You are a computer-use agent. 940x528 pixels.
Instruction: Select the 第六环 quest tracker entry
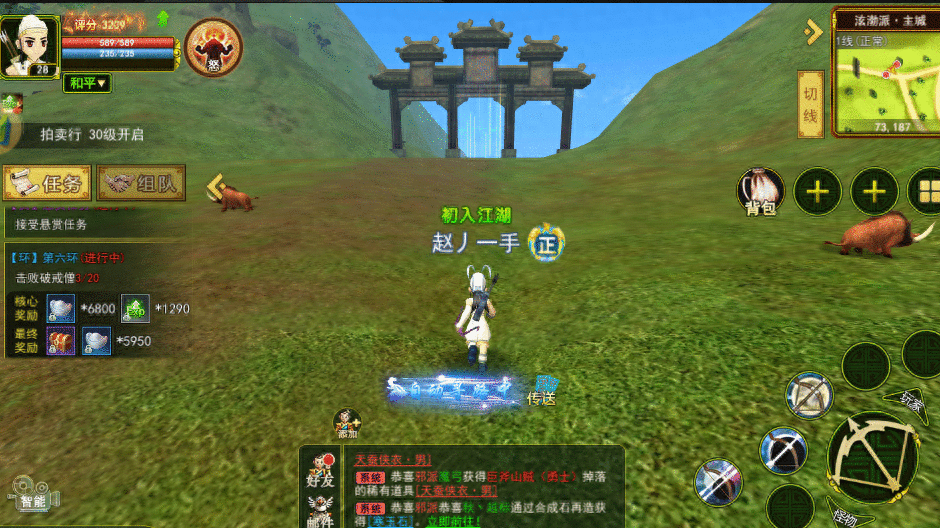pos(68,258)
